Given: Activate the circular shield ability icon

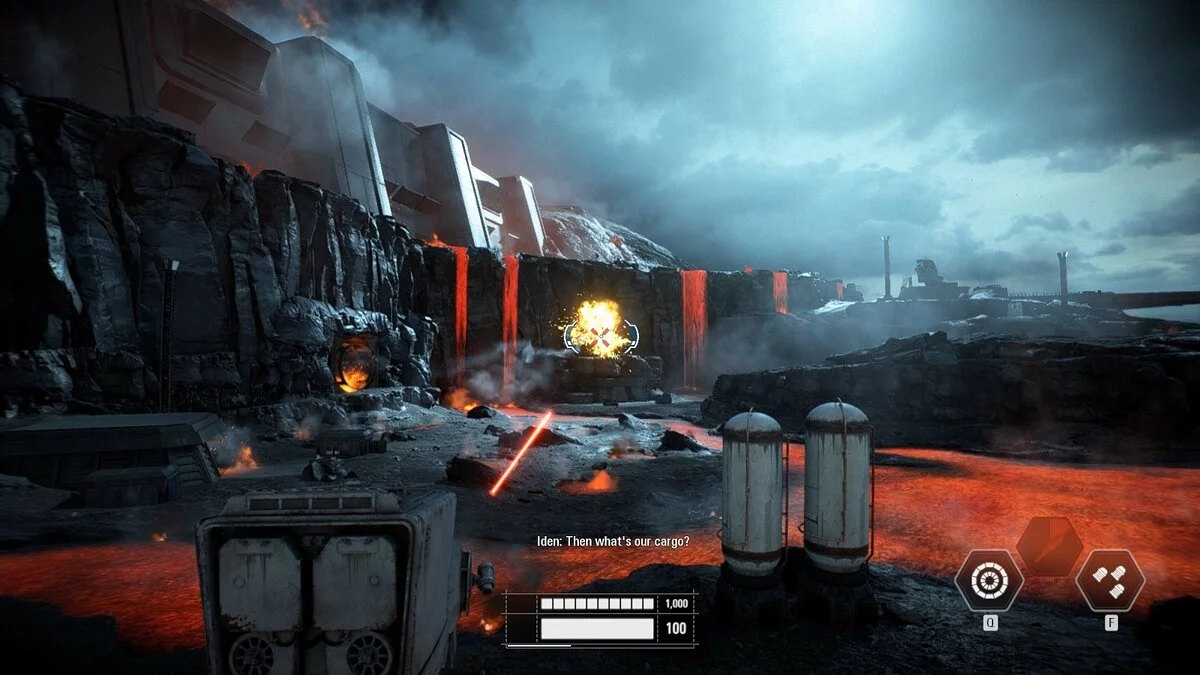Looking at the screenshot, I should tap(988, 581).
